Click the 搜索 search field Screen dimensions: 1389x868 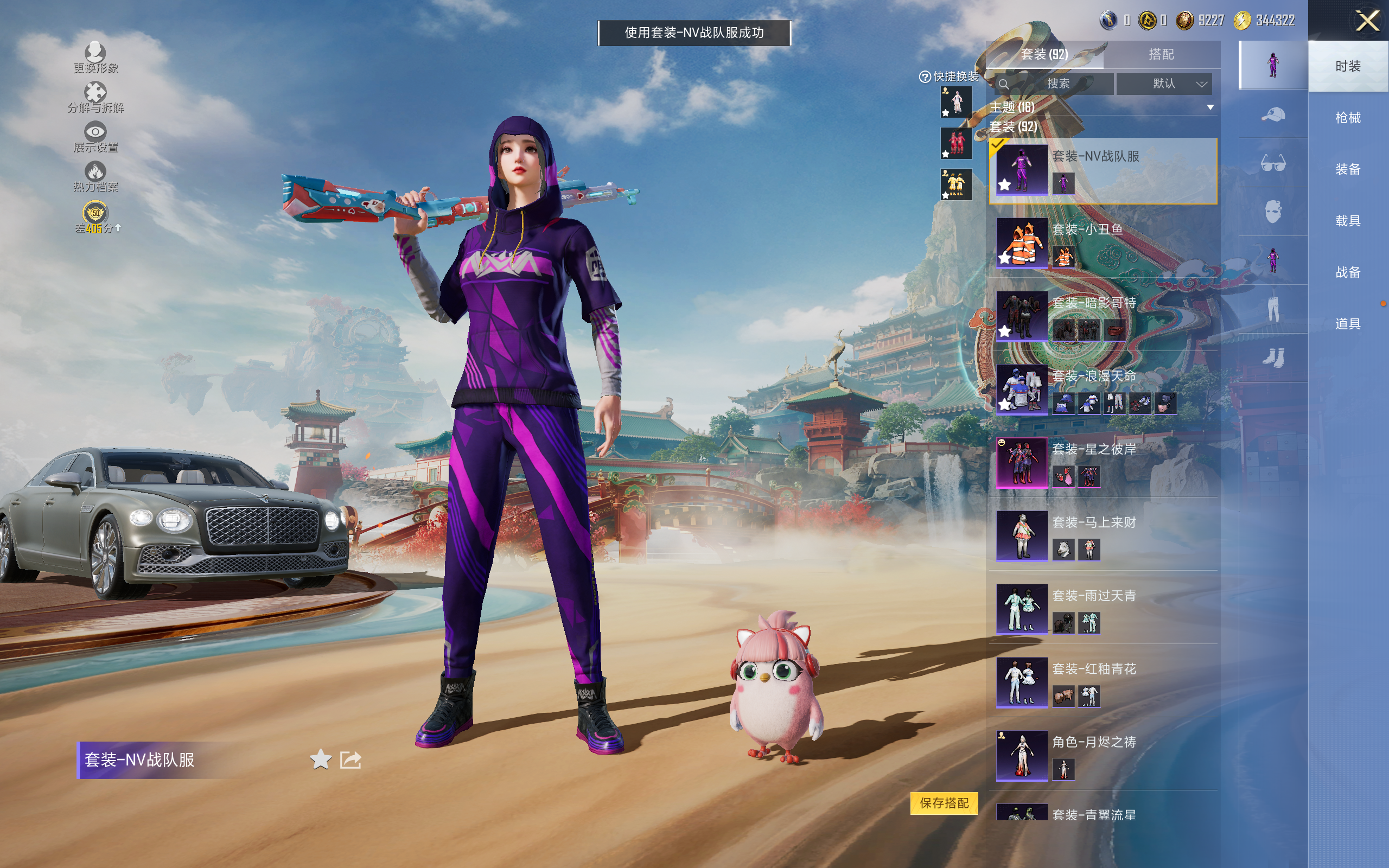click(x=1056, y=84)
